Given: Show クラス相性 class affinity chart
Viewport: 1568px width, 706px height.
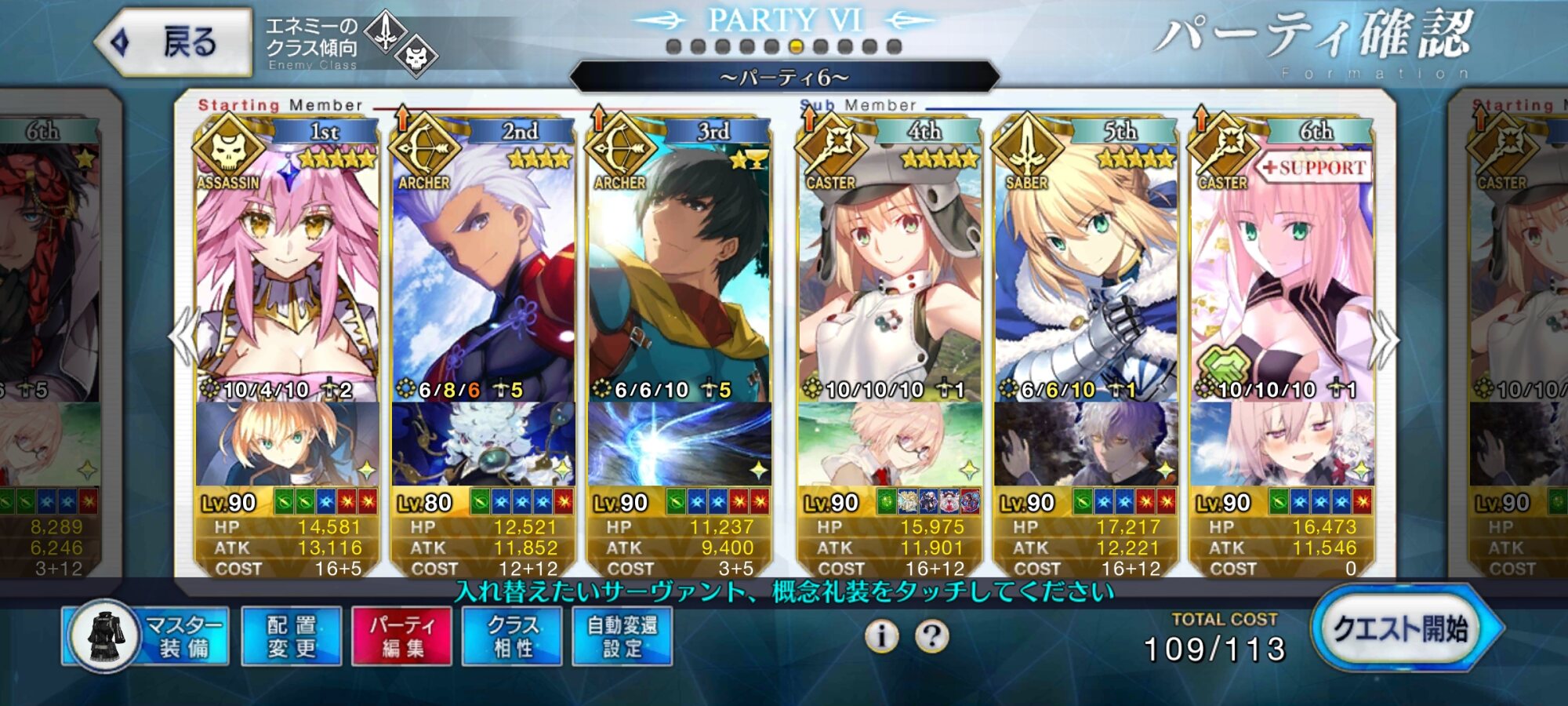Looking at the screenshot, I should pyautogui.click(x=512, y=636).
